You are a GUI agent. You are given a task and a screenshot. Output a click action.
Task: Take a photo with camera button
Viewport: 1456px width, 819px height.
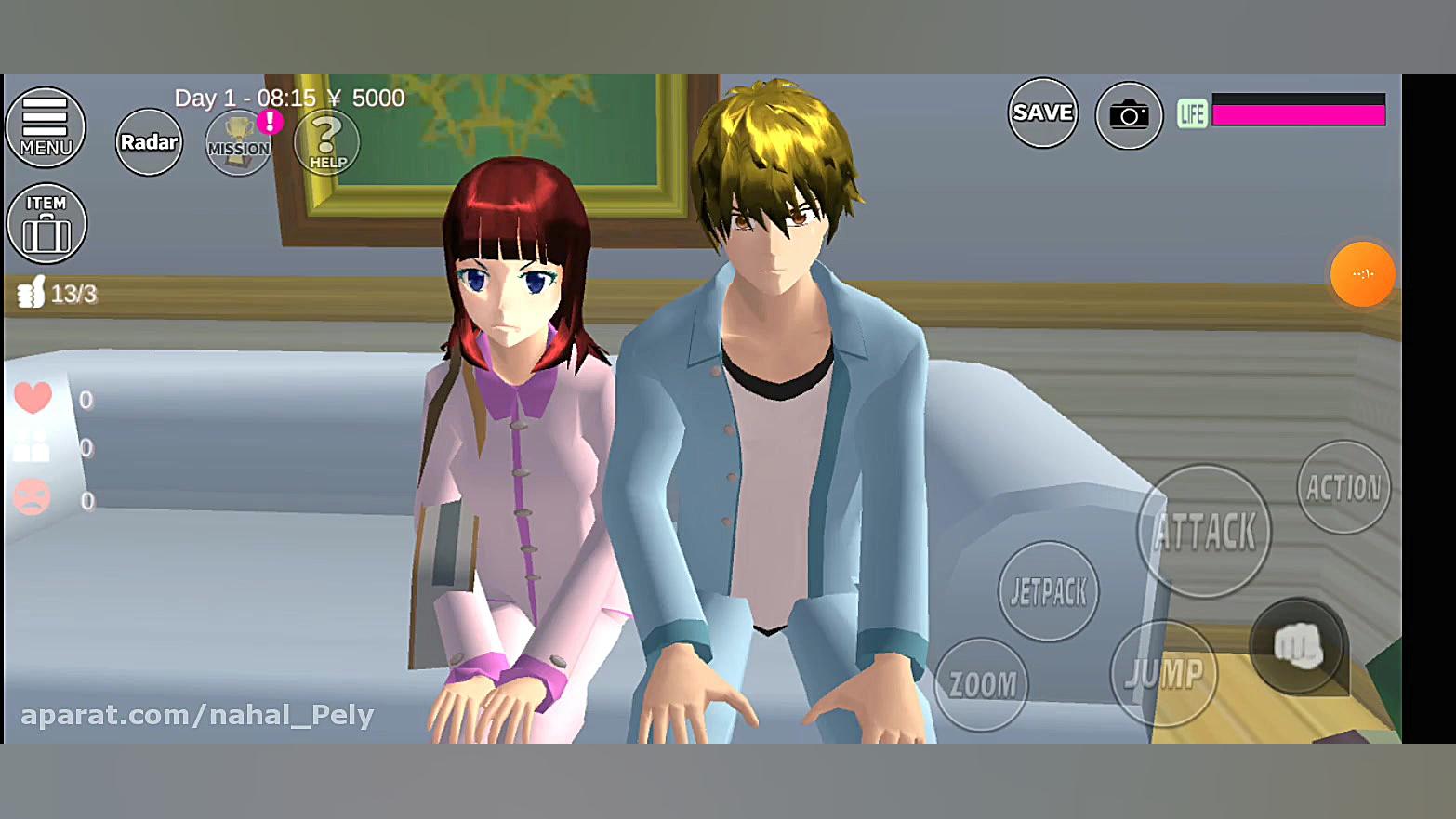[x=1129, y=115]
